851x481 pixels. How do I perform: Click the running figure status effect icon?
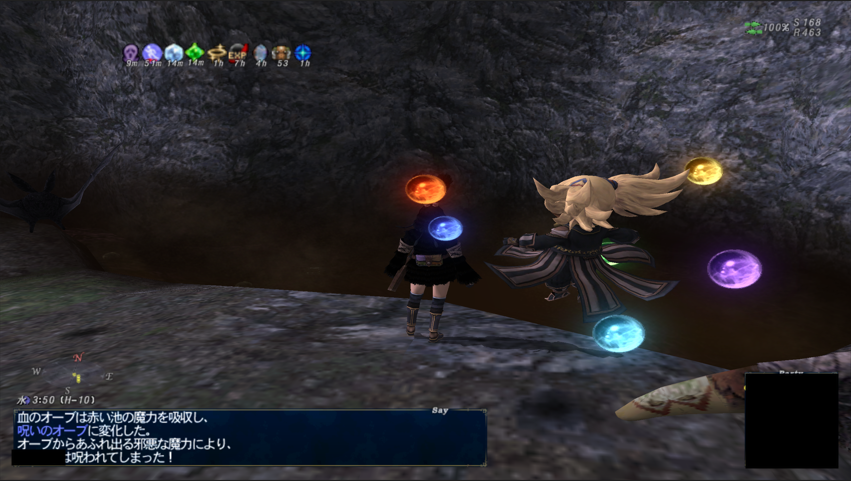(152, 52)
